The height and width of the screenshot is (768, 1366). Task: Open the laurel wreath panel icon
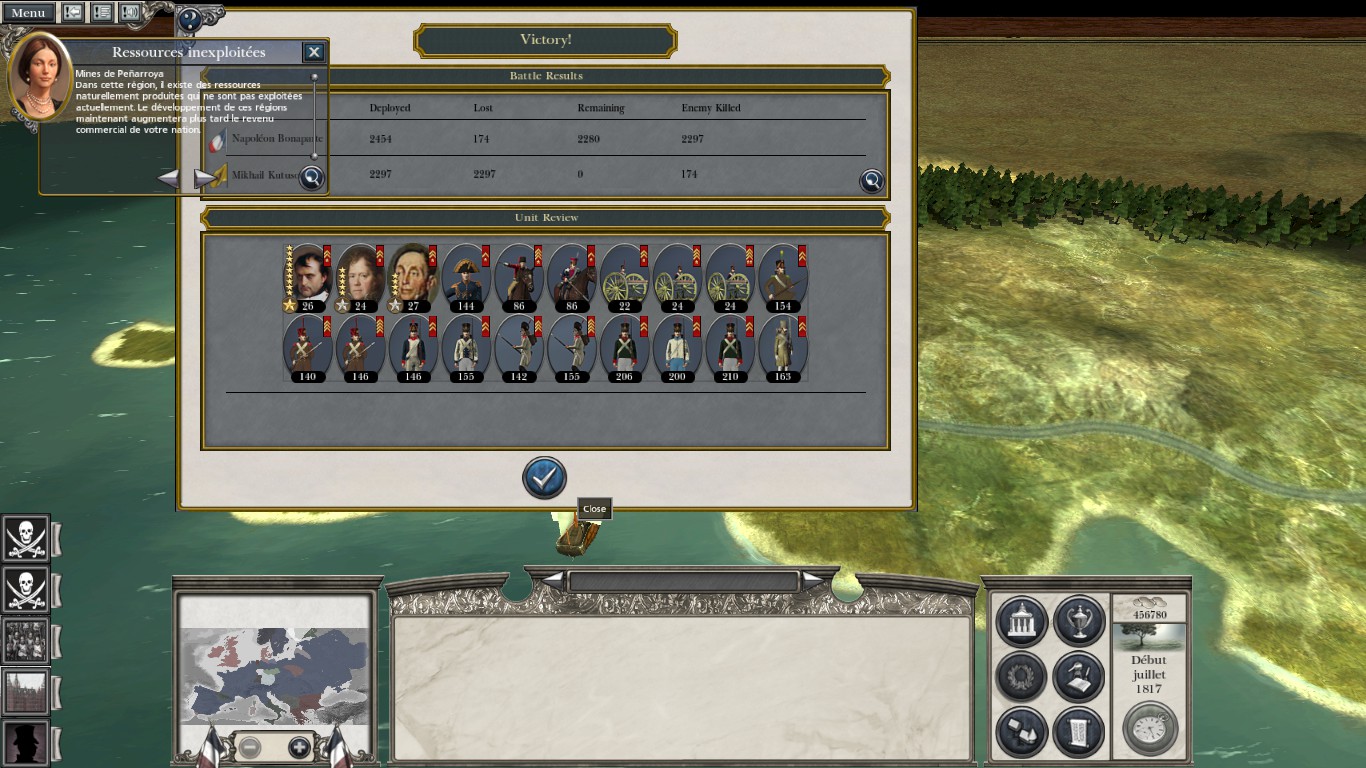(x=1022, y=677)
